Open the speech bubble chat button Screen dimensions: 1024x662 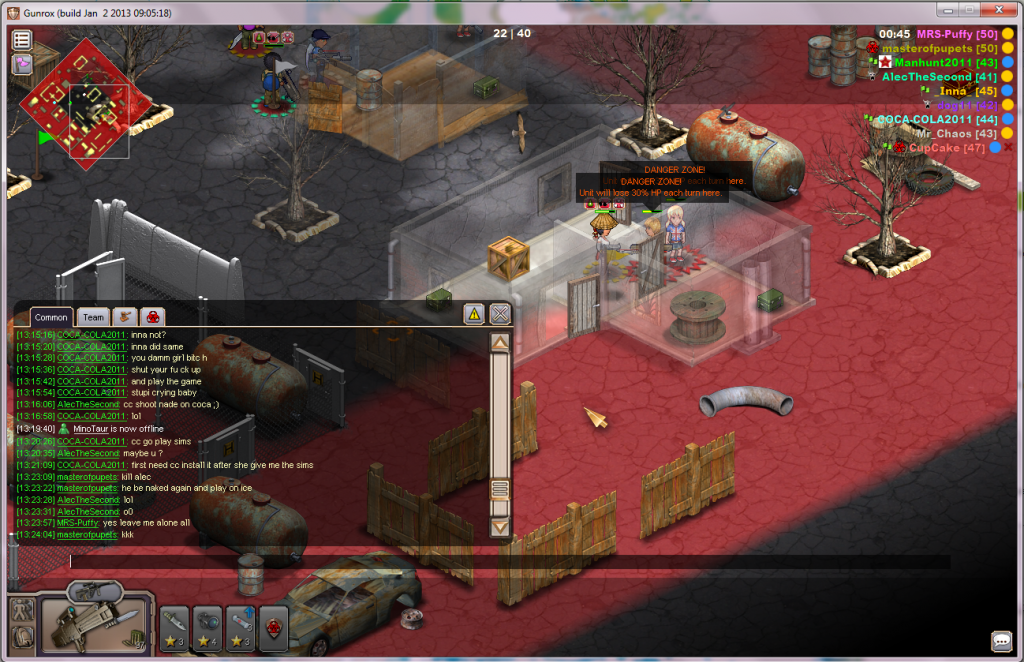pyautogui.click(x=1001, y=641)
